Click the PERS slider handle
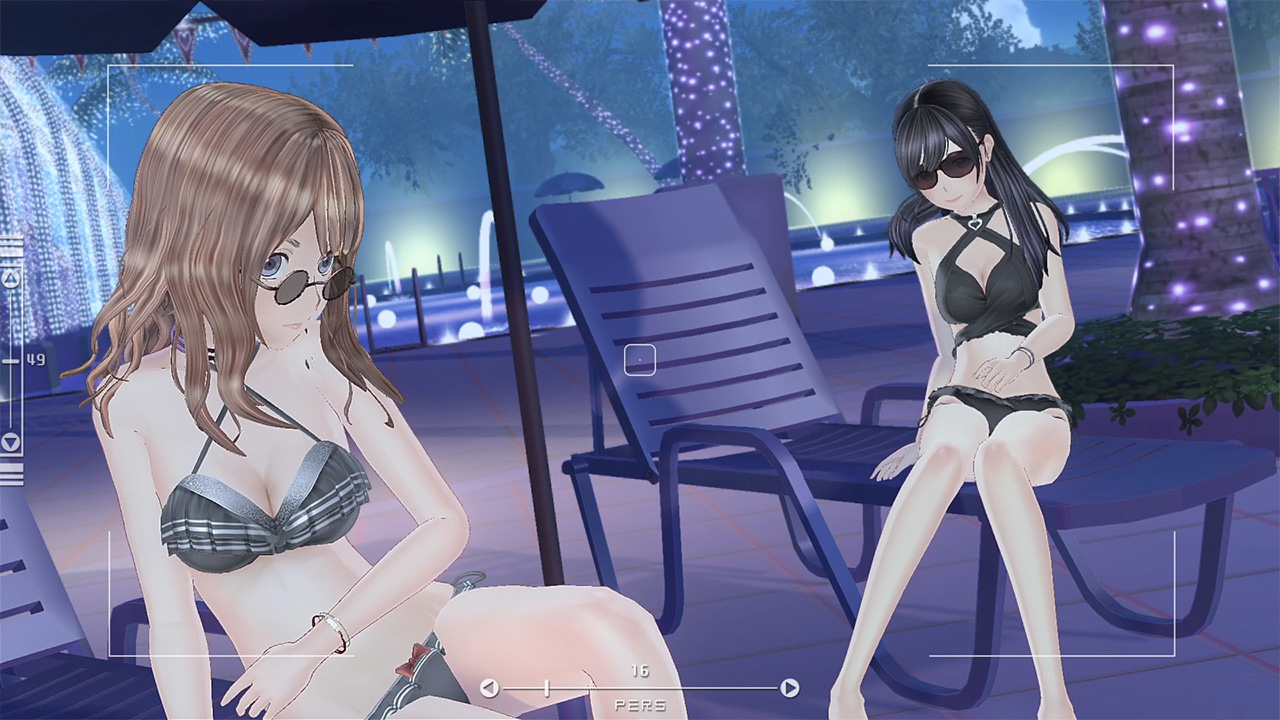1280x720 pixels. (x=546, y=688)
